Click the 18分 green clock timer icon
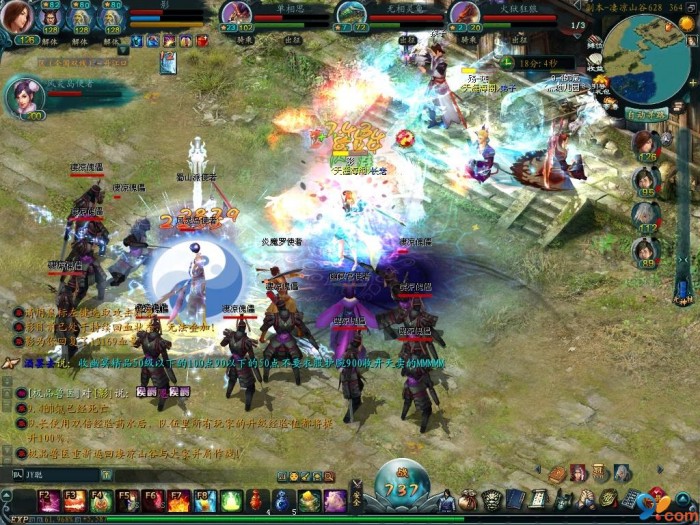 508,62
